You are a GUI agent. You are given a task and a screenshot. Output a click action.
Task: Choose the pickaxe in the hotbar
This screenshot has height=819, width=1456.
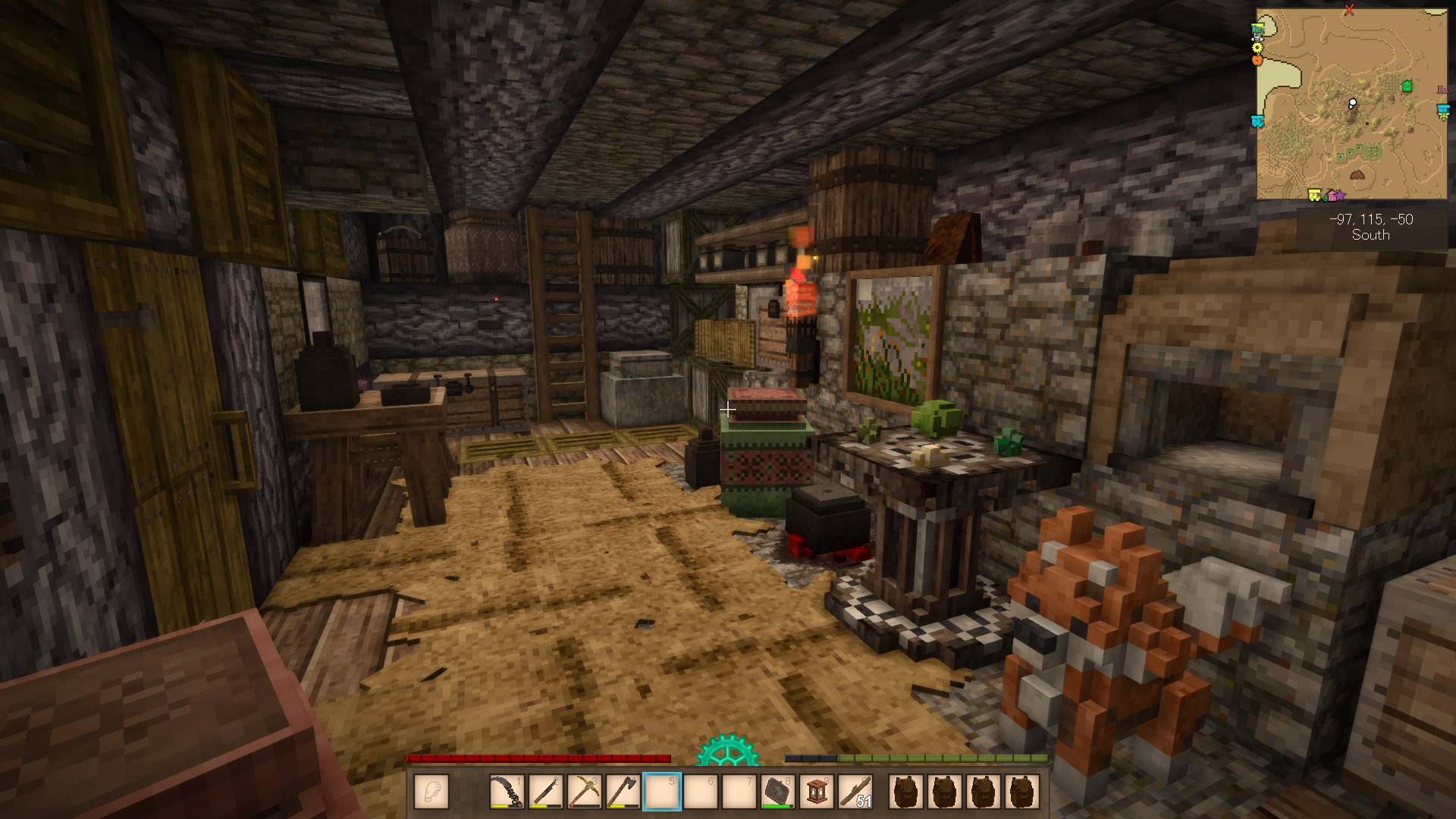coord(584,792)
